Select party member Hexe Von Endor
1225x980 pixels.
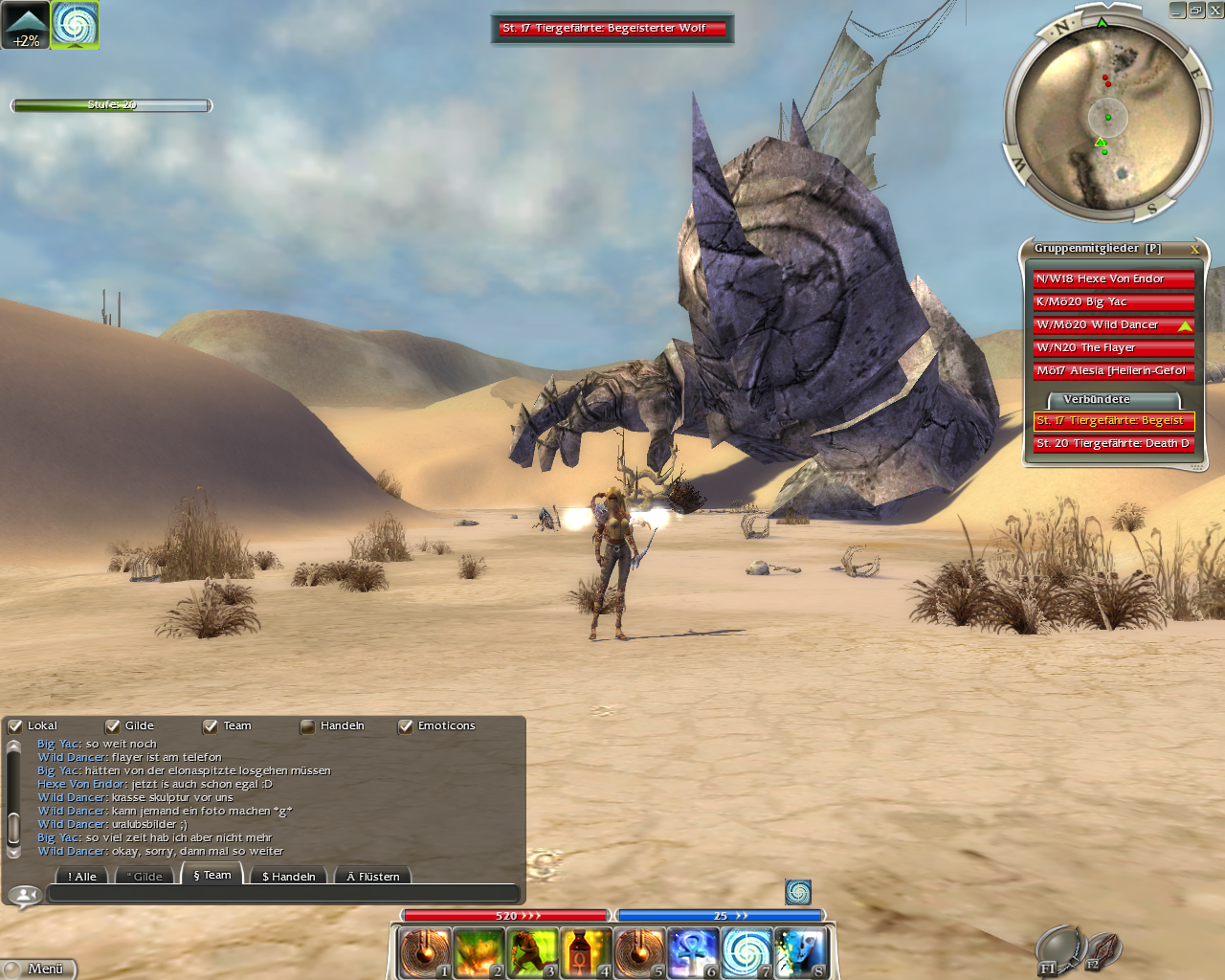tap(1113, 278)
